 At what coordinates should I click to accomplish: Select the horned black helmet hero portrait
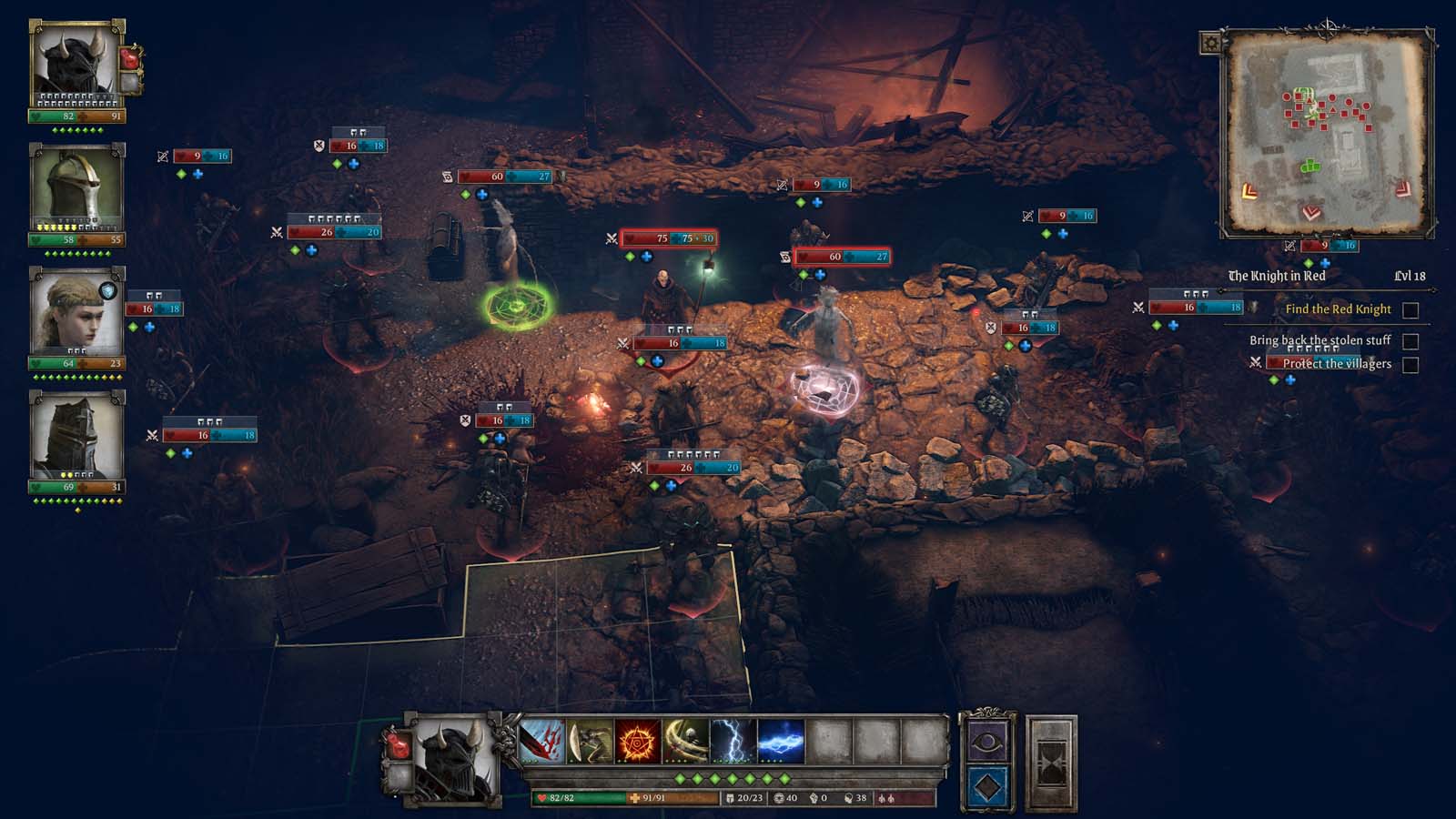click(x=77, y=64)
